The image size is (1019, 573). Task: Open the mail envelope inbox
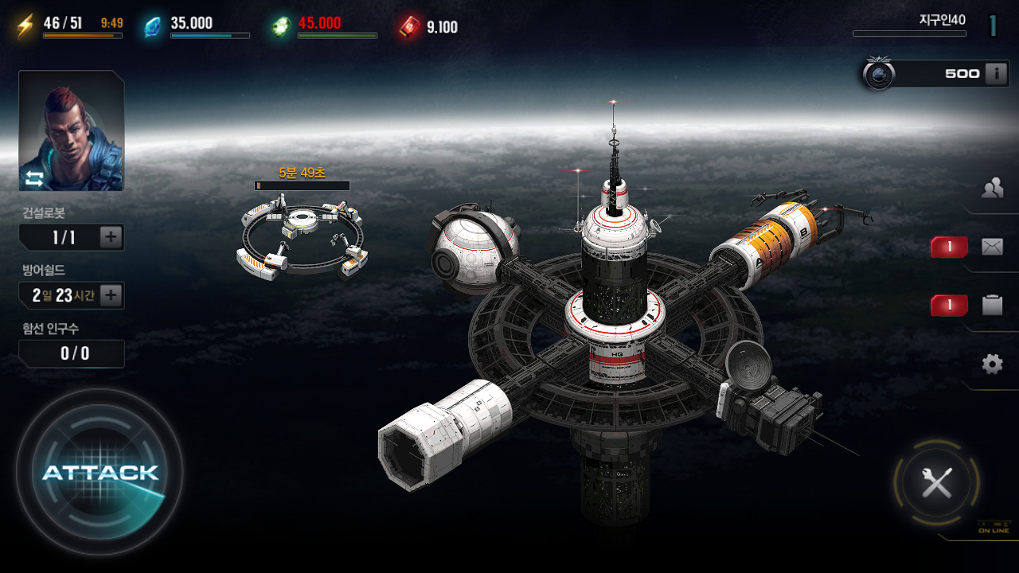click(991, 247)
